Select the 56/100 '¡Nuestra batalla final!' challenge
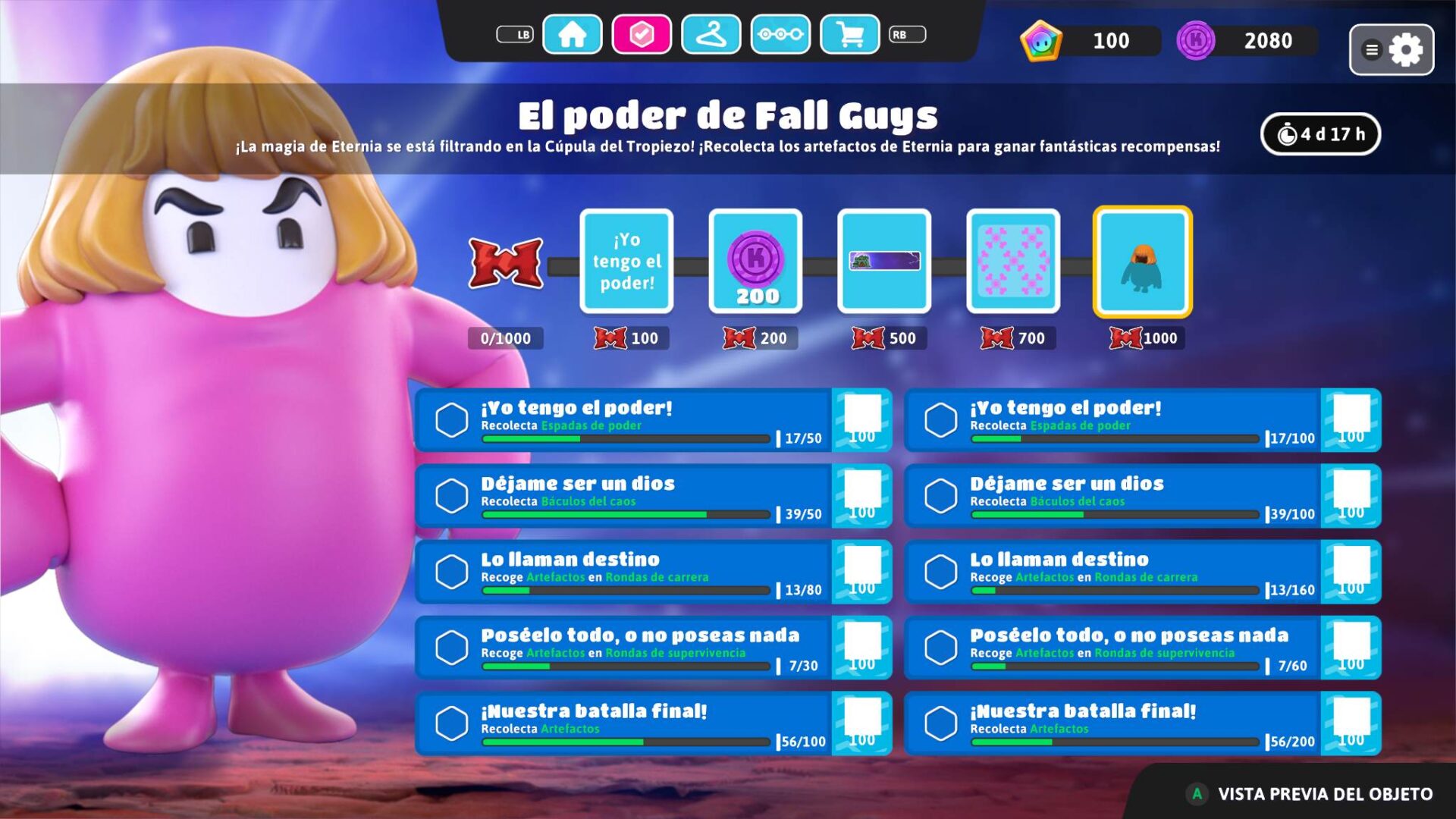 (x=652, y=723)
